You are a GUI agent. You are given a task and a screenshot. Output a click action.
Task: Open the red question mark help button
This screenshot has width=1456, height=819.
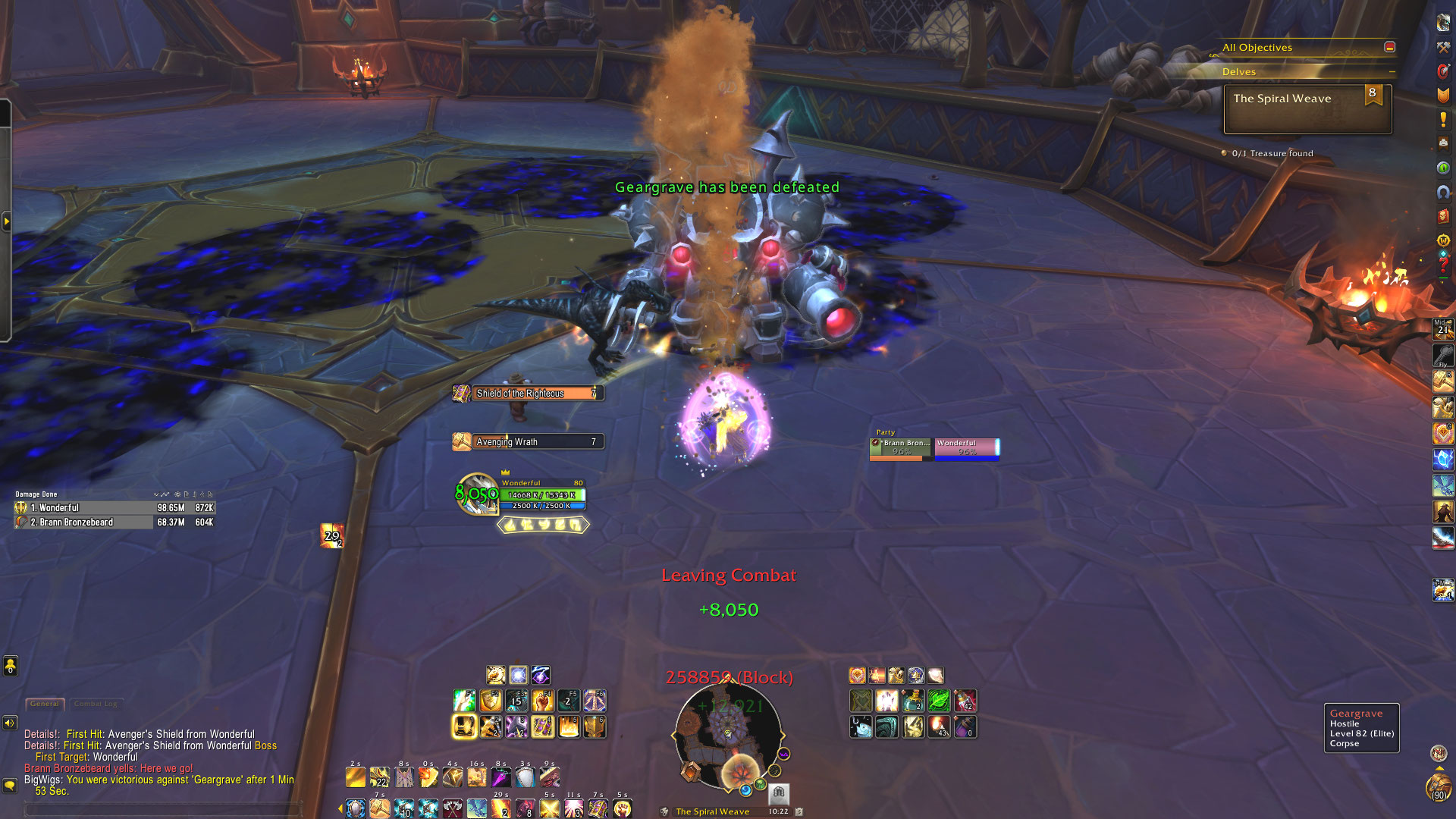[1442, 265]
